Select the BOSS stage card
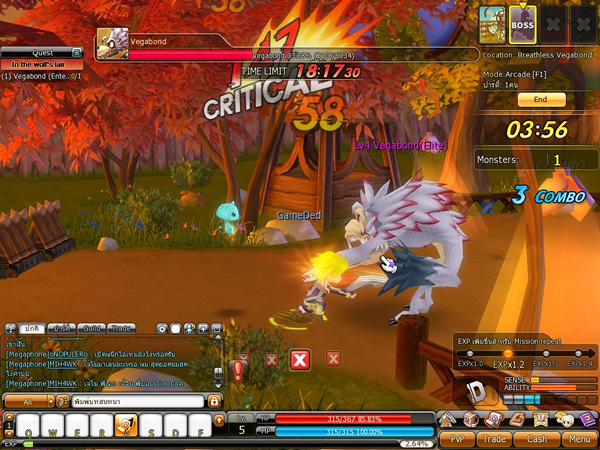 [x=522, y=24]
